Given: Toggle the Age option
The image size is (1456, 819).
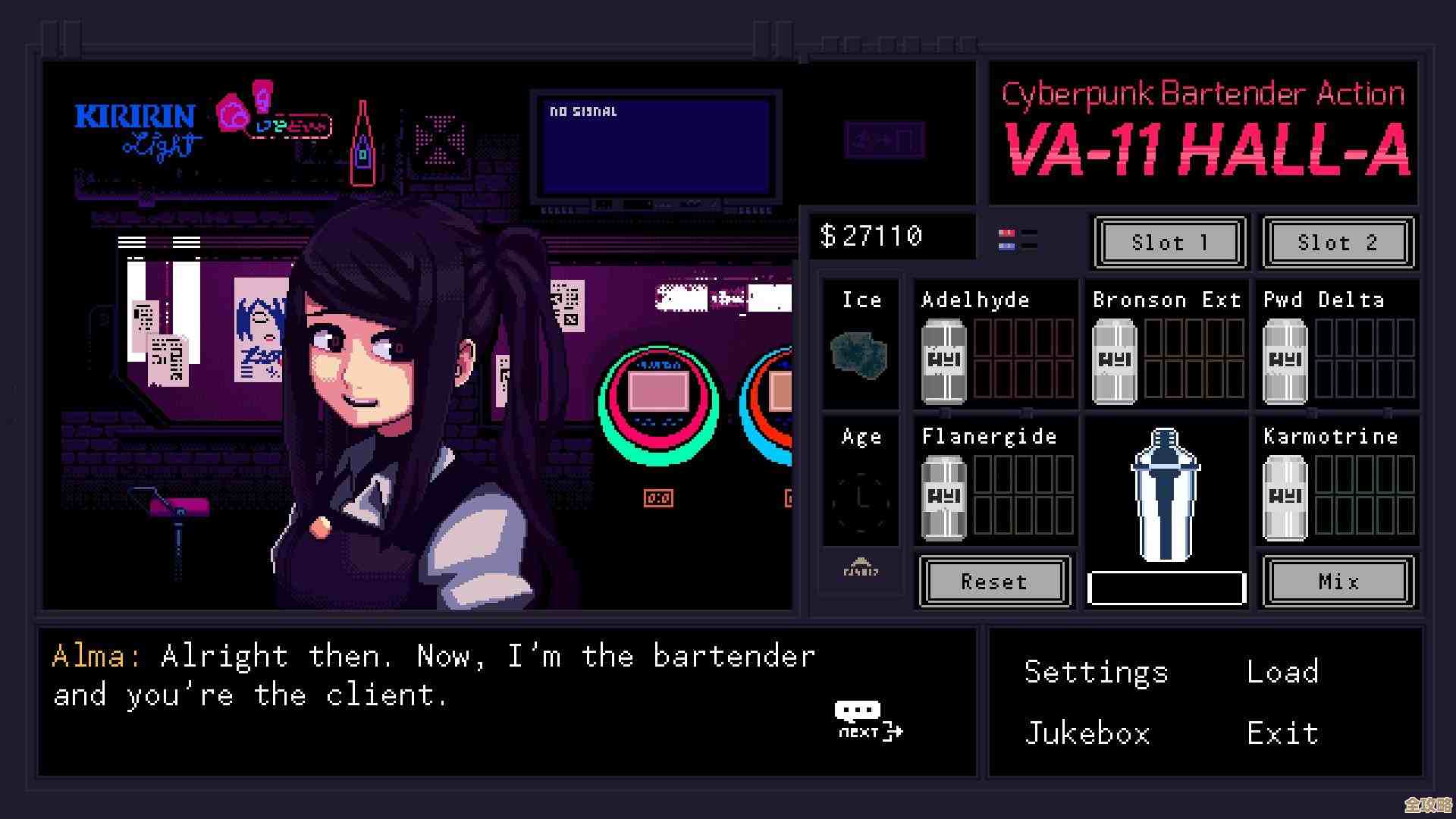Looking at the screenshot, I should tap(861, 498).
